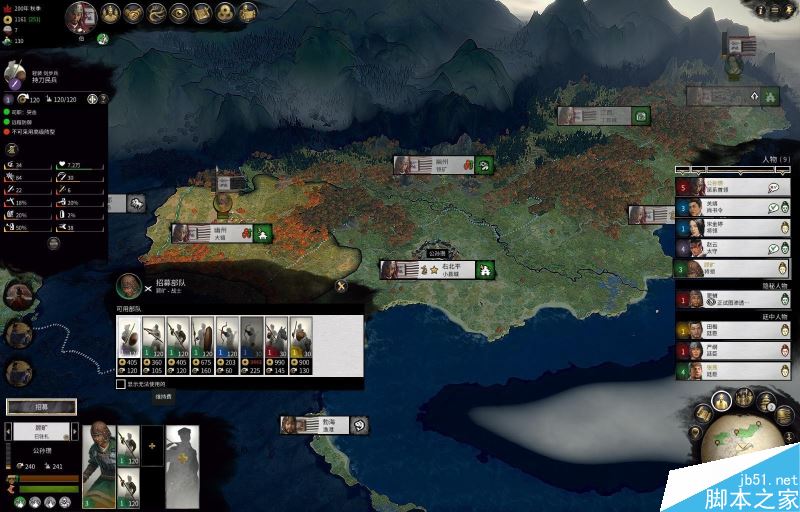Select the first recruitable unit card costing 405
The width and height of the screenshot is (800, 512).
(128, 345)
